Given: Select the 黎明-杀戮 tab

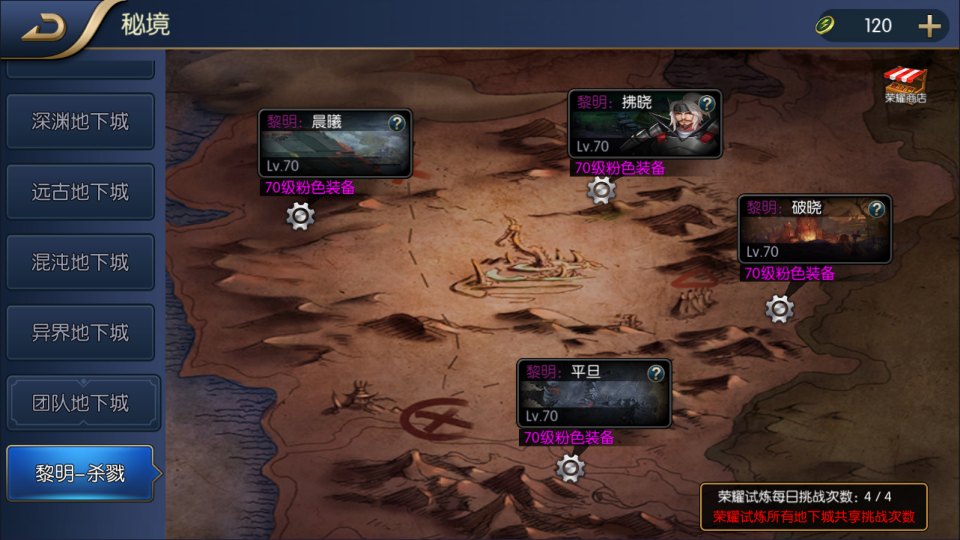Looking at the screenshot, I should [x=80, y=474].
